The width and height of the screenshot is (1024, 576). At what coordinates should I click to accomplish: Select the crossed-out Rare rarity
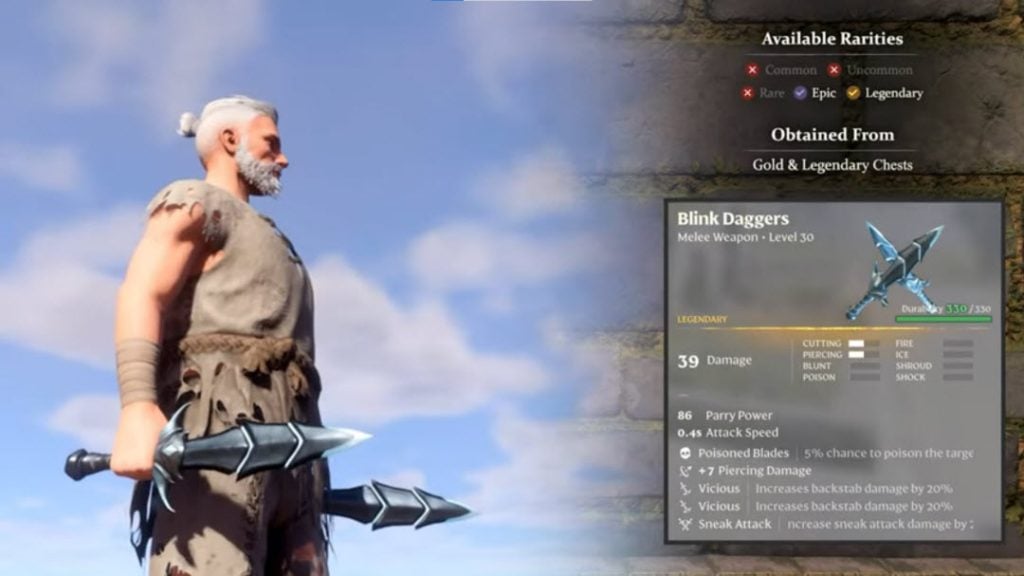pyautogui.click(x=762, y=93)
